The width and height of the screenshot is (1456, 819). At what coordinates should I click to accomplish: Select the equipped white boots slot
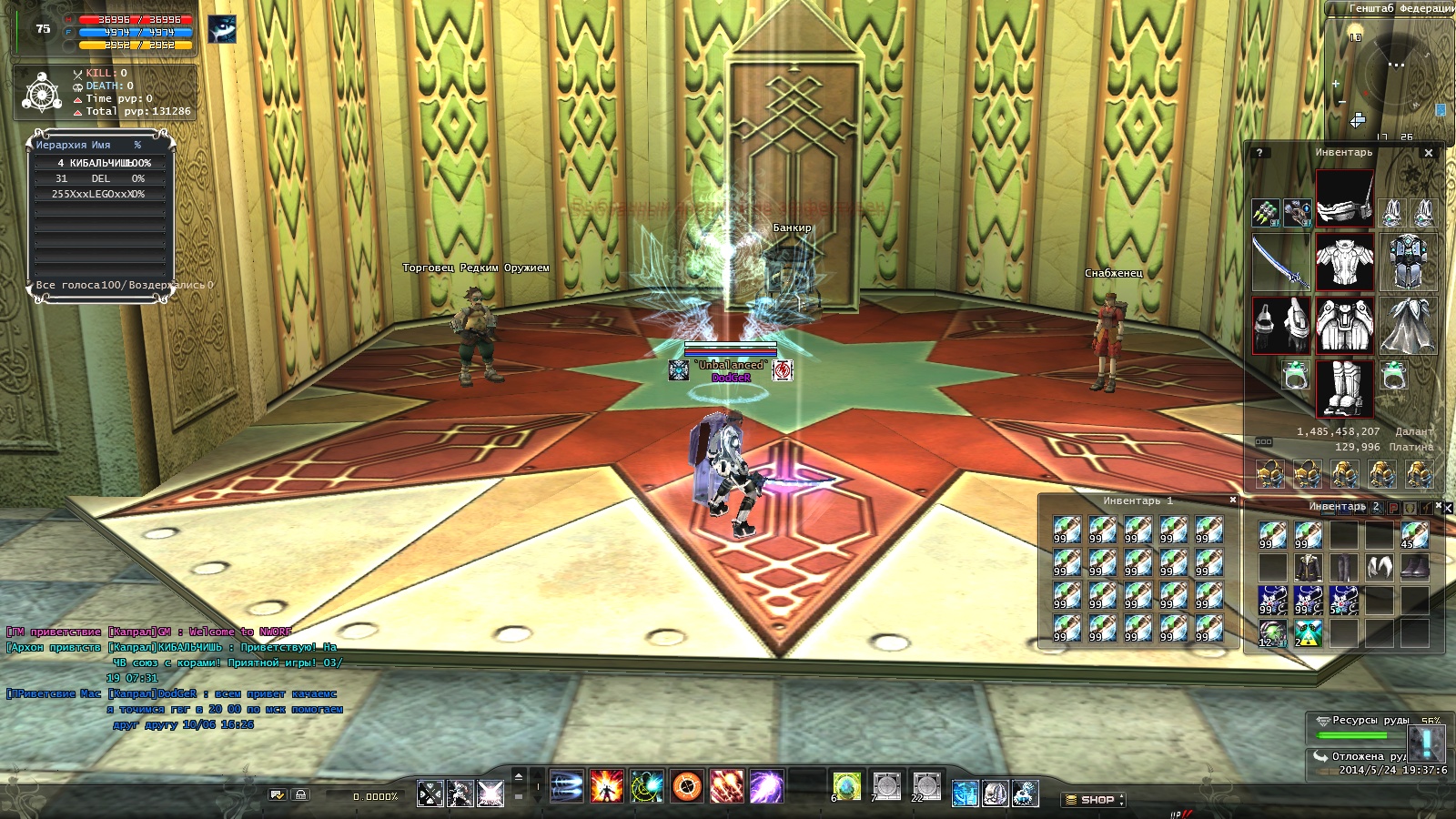point(1344,387)
